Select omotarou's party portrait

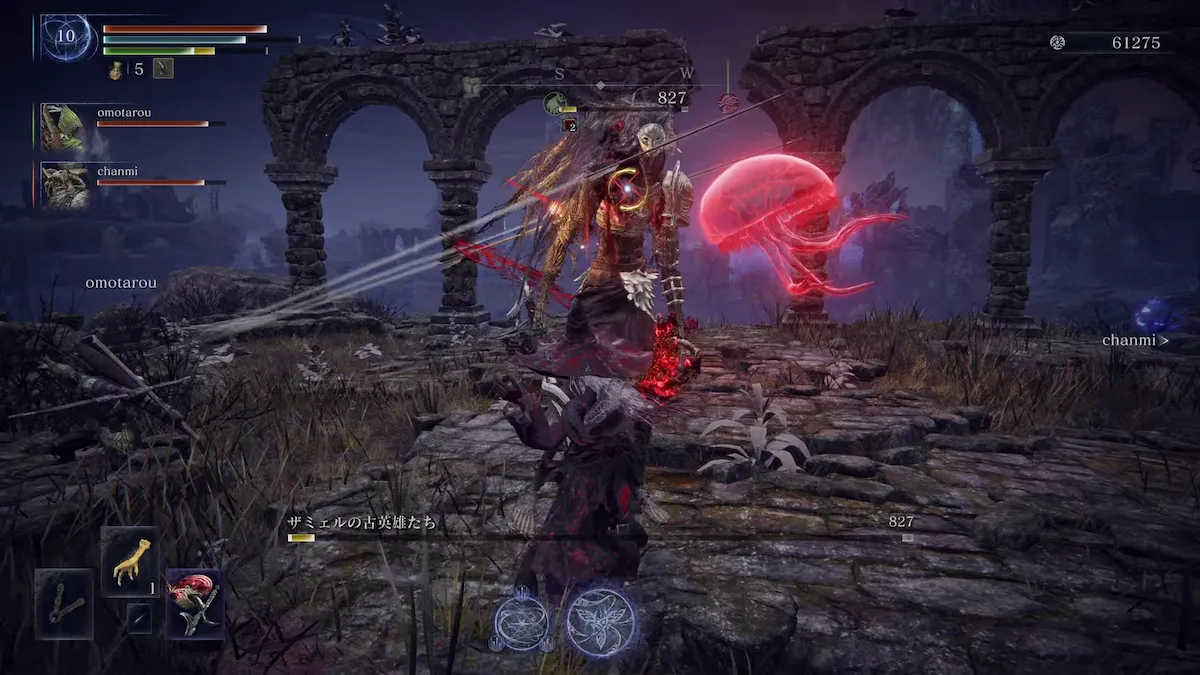pos(63,126)
